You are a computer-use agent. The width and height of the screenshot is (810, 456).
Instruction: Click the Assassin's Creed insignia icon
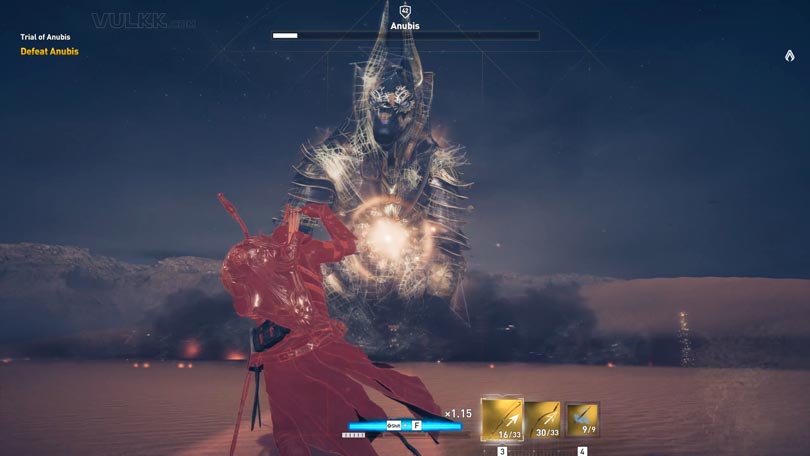click(789, 56)
